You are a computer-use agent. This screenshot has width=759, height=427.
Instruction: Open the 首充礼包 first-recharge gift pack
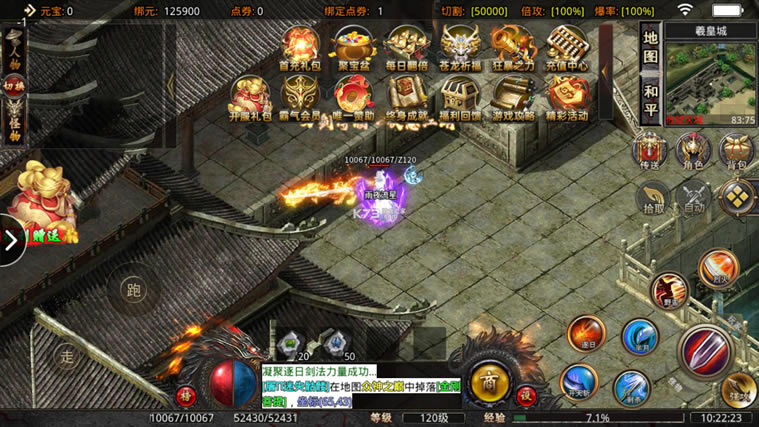[299, 47]
